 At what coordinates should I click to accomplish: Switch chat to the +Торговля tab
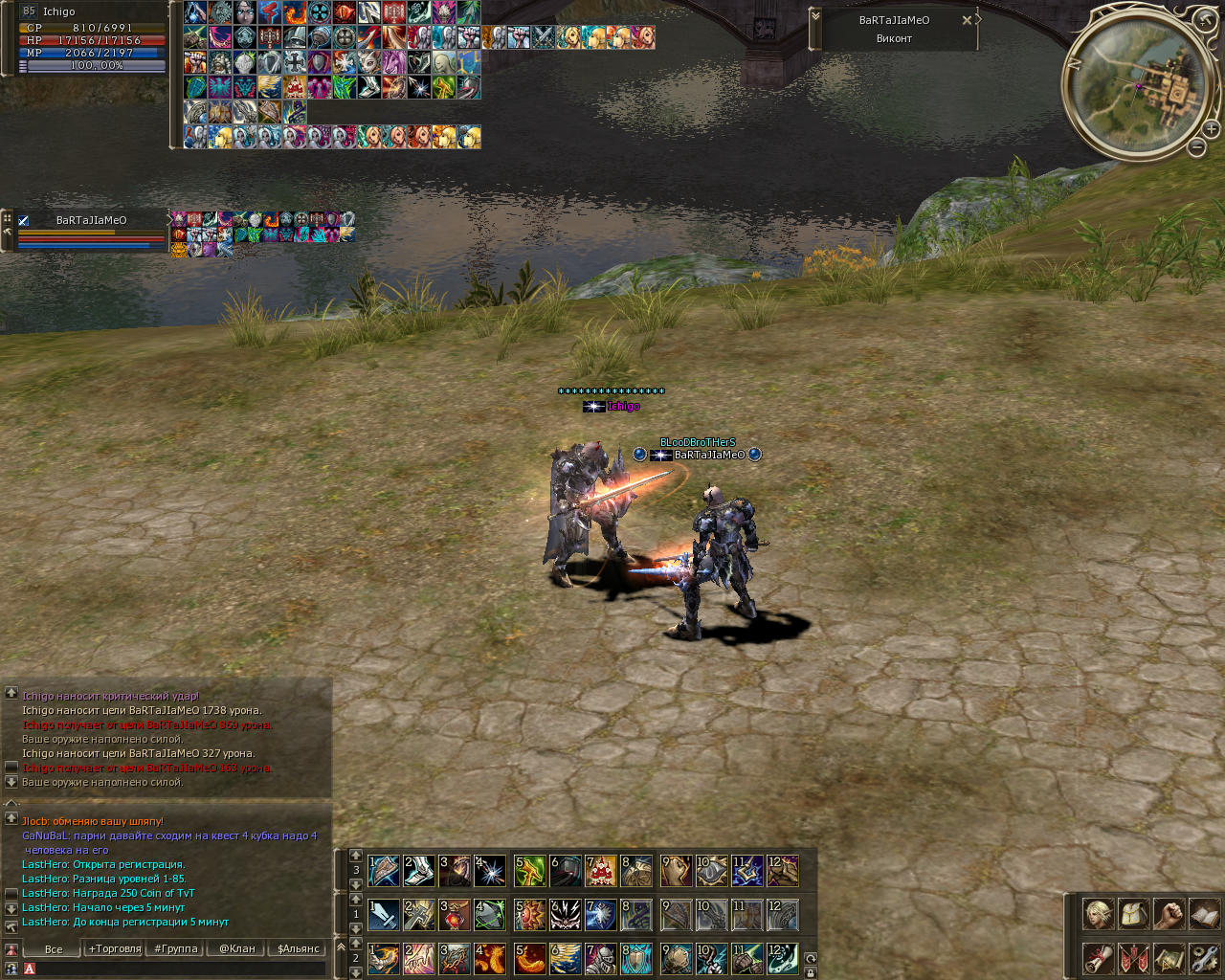coord(115,948)
